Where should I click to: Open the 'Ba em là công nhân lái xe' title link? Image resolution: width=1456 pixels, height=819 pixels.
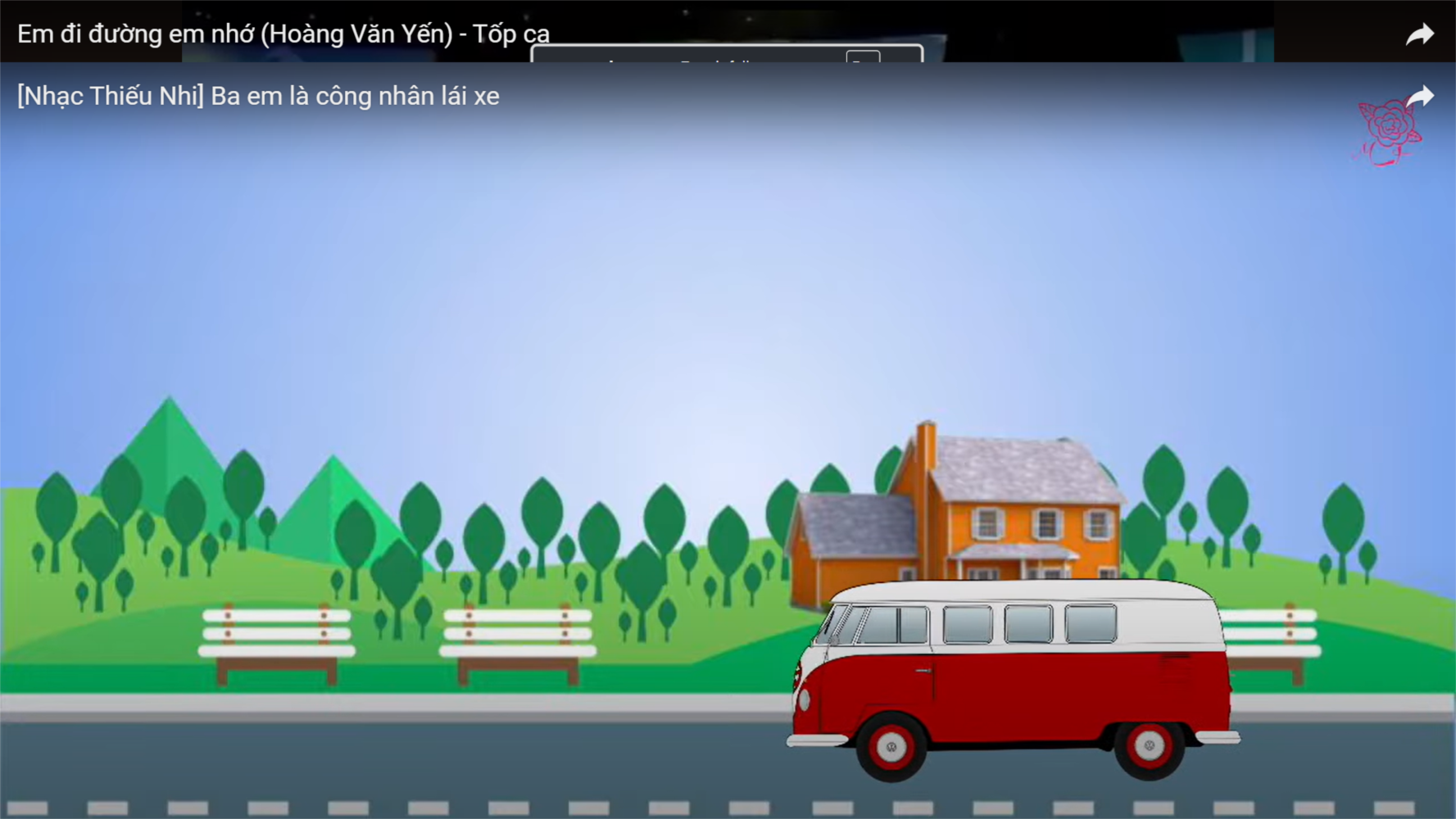[x=258, y=96]
